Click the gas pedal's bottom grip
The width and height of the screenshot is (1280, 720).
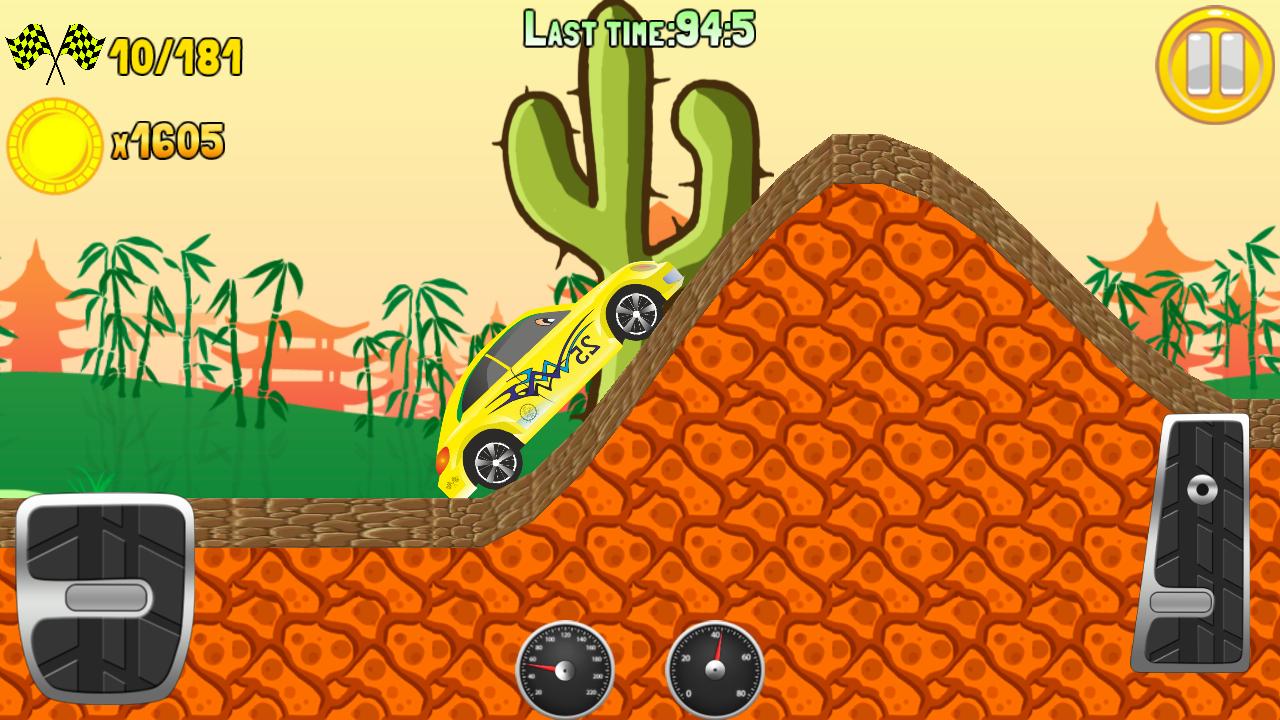click(x=1182, y=602)
